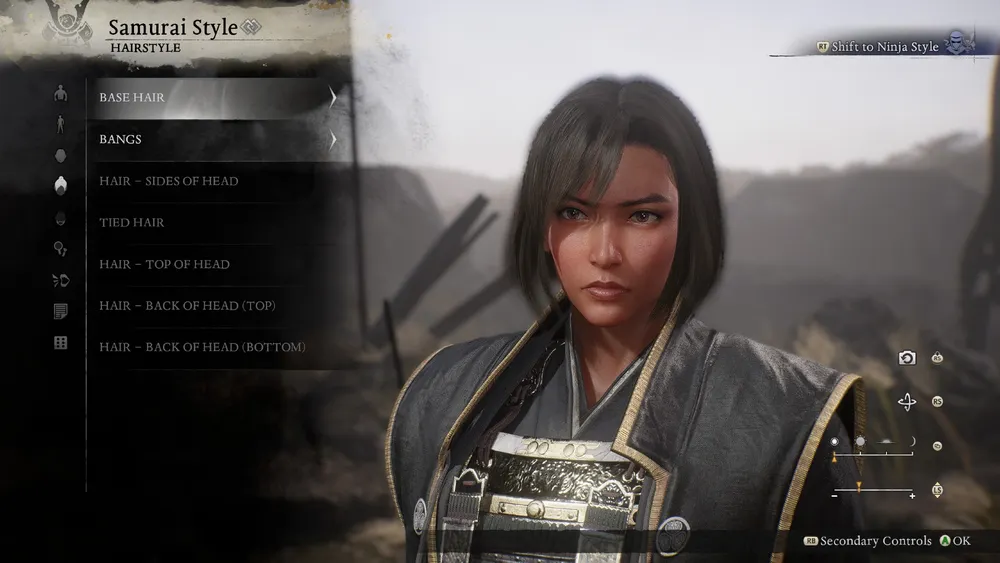Screen dimensions: 1000x563
Task: Switch to the full body figure category
Action: pos(61,124)
